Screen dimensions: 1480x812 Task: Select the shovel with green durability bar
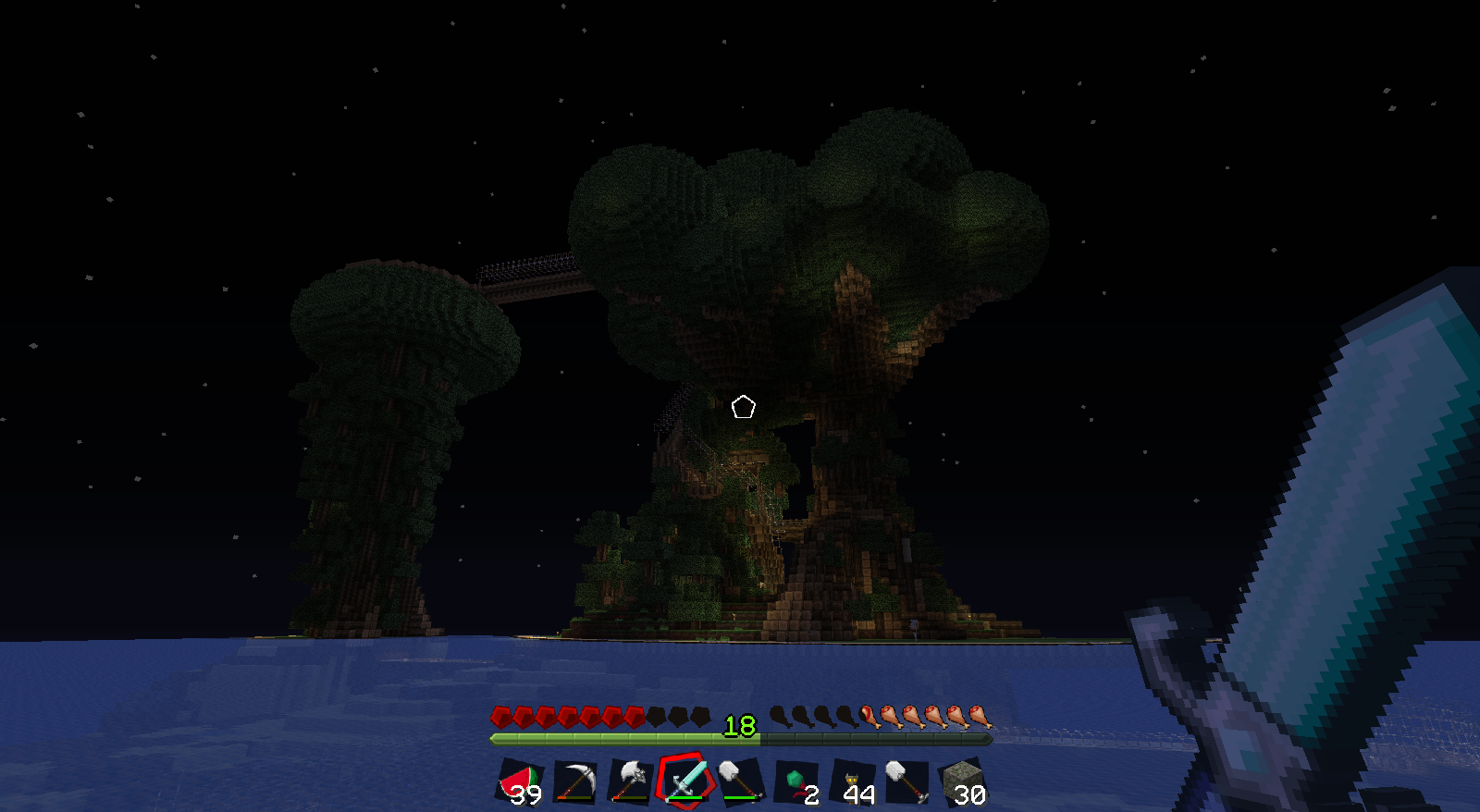coord(741,782)
